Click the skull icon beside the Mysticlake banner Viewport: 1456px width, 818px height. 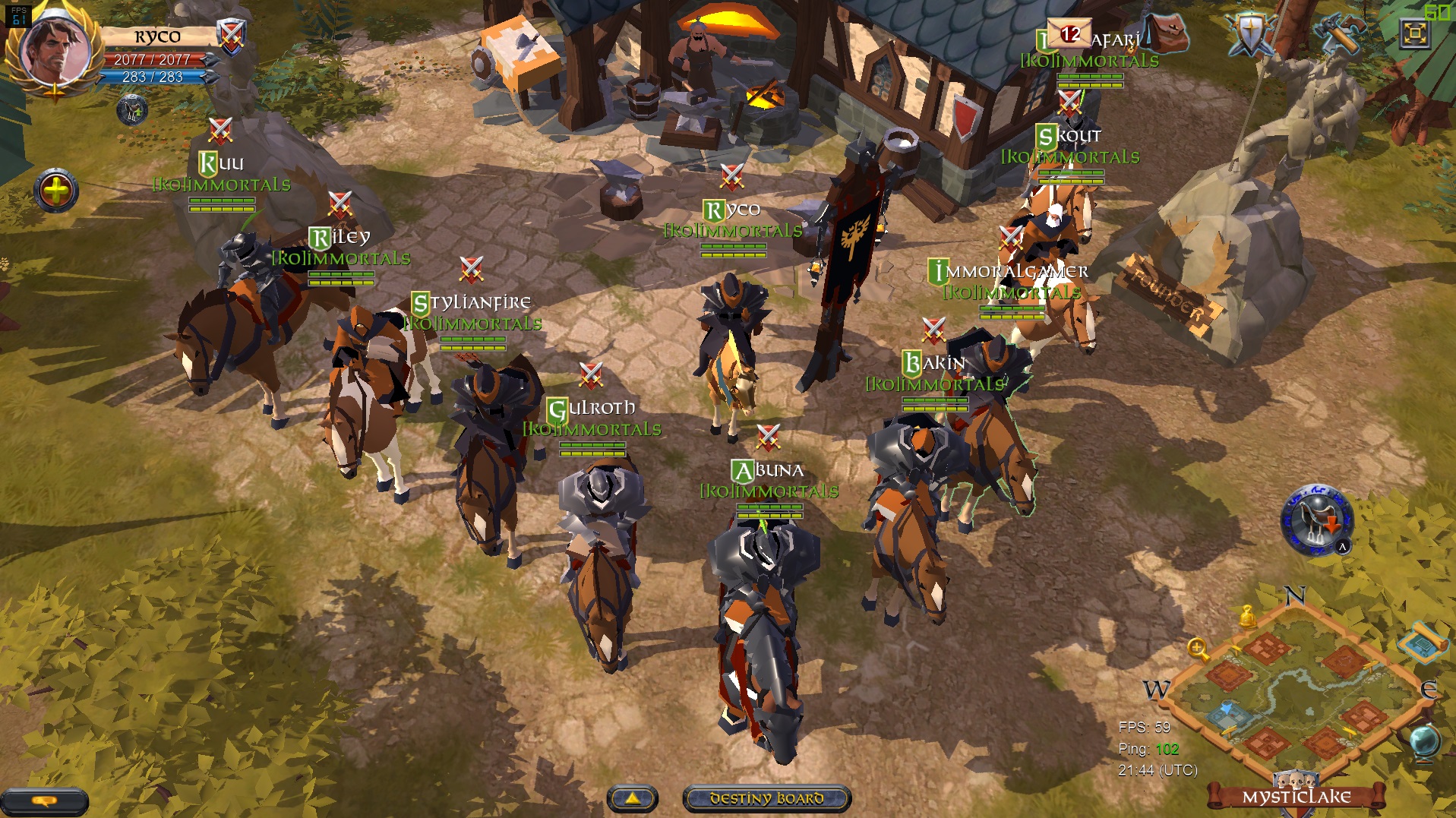click(1297, 780)
